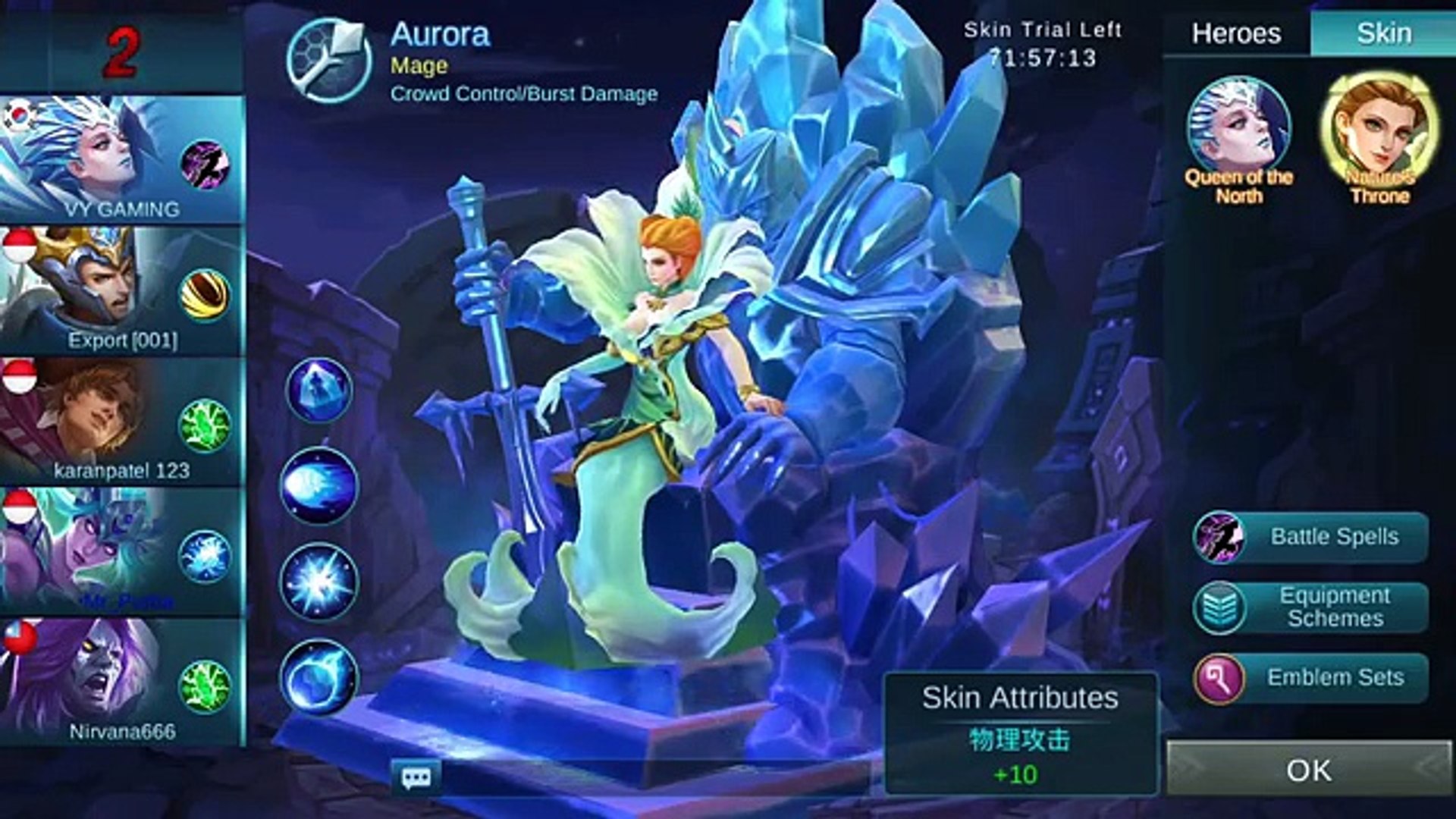
Task: View Aurora's ice crystal passive skill icon
Action: 318,390
